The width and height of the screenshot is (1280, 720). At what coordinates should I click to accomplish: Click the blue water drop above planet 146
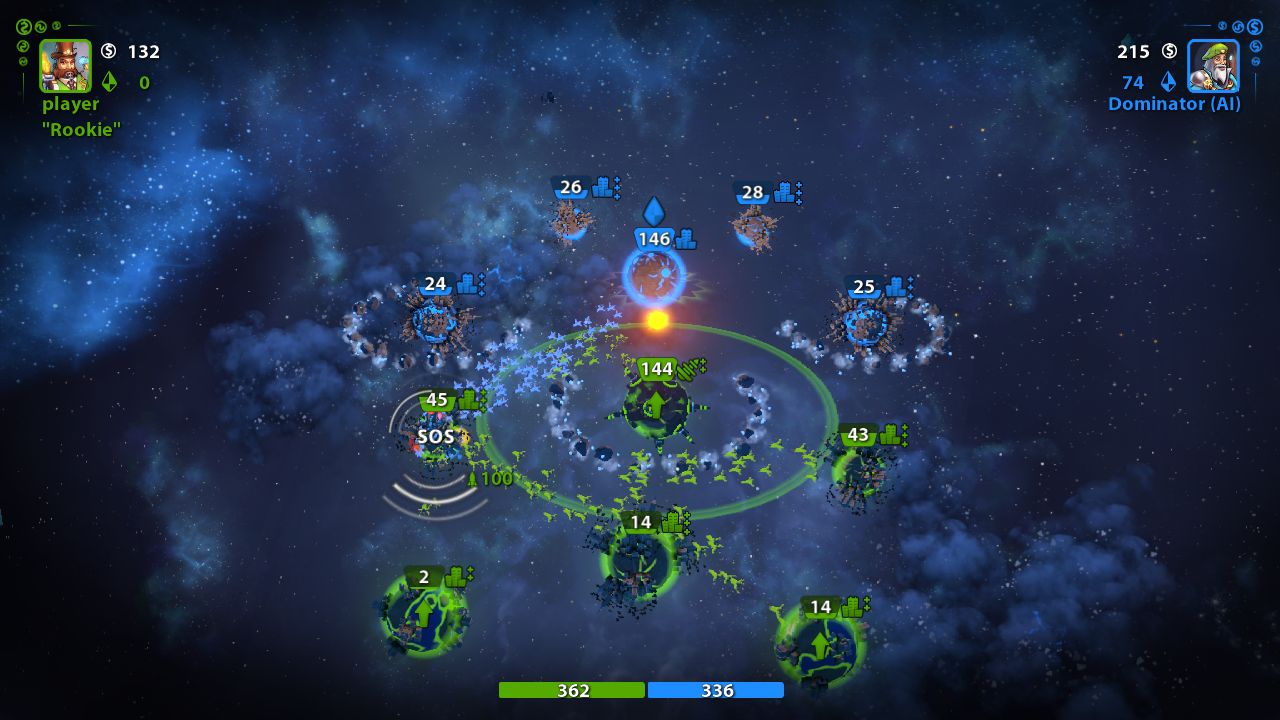click(654, 211)
